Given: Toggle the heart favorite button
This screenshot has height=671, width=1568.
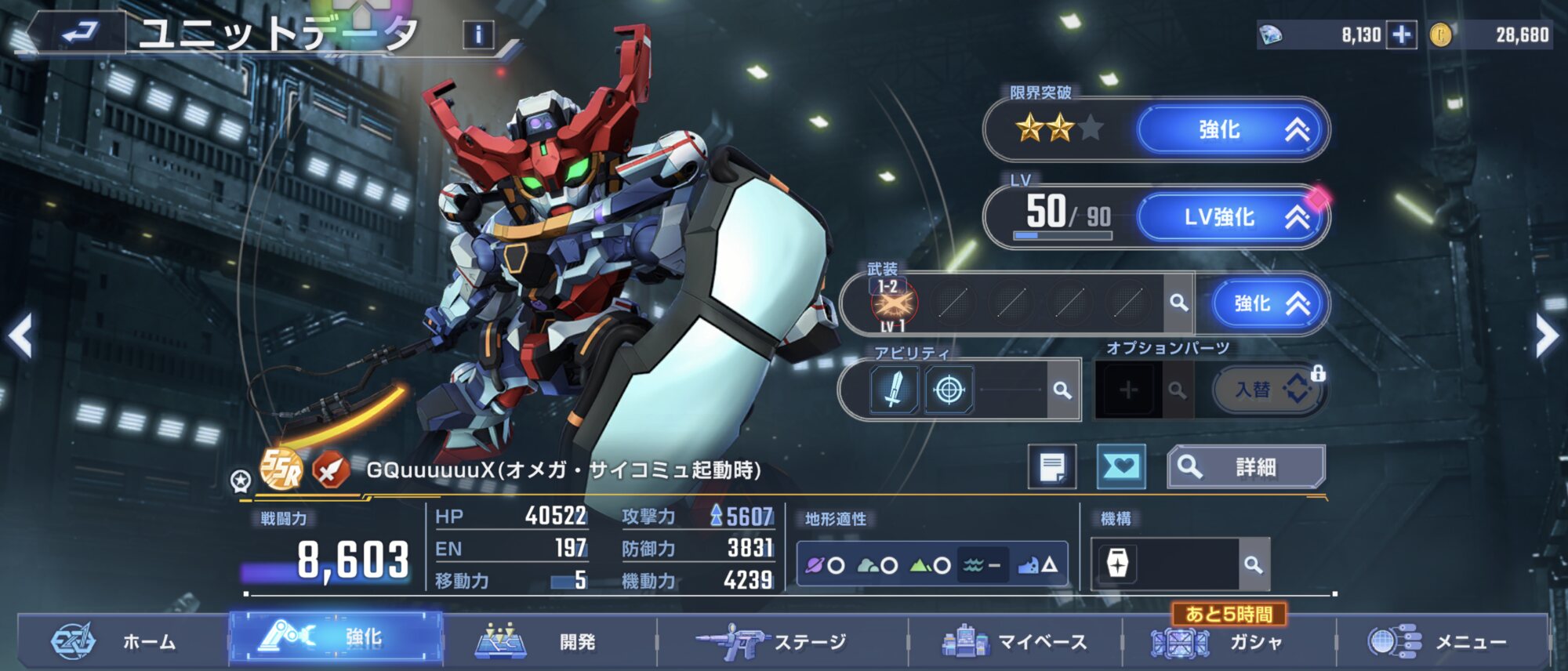Looking at the screenshot, I should tap(1120, 467).
